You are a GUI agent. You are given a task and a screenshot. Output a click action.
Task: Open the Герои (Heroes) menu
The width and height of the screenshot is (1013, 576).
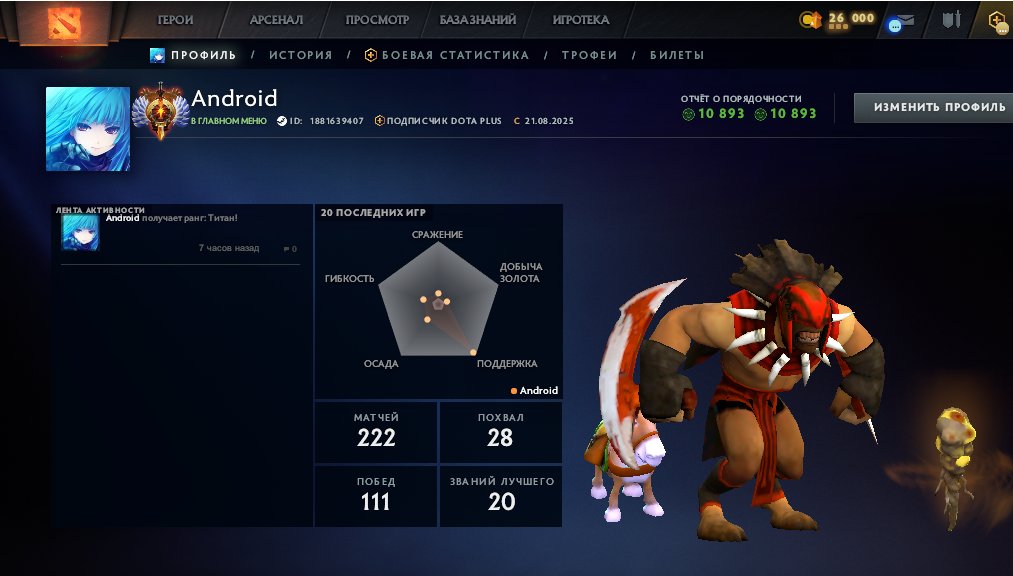click(175, 20)
